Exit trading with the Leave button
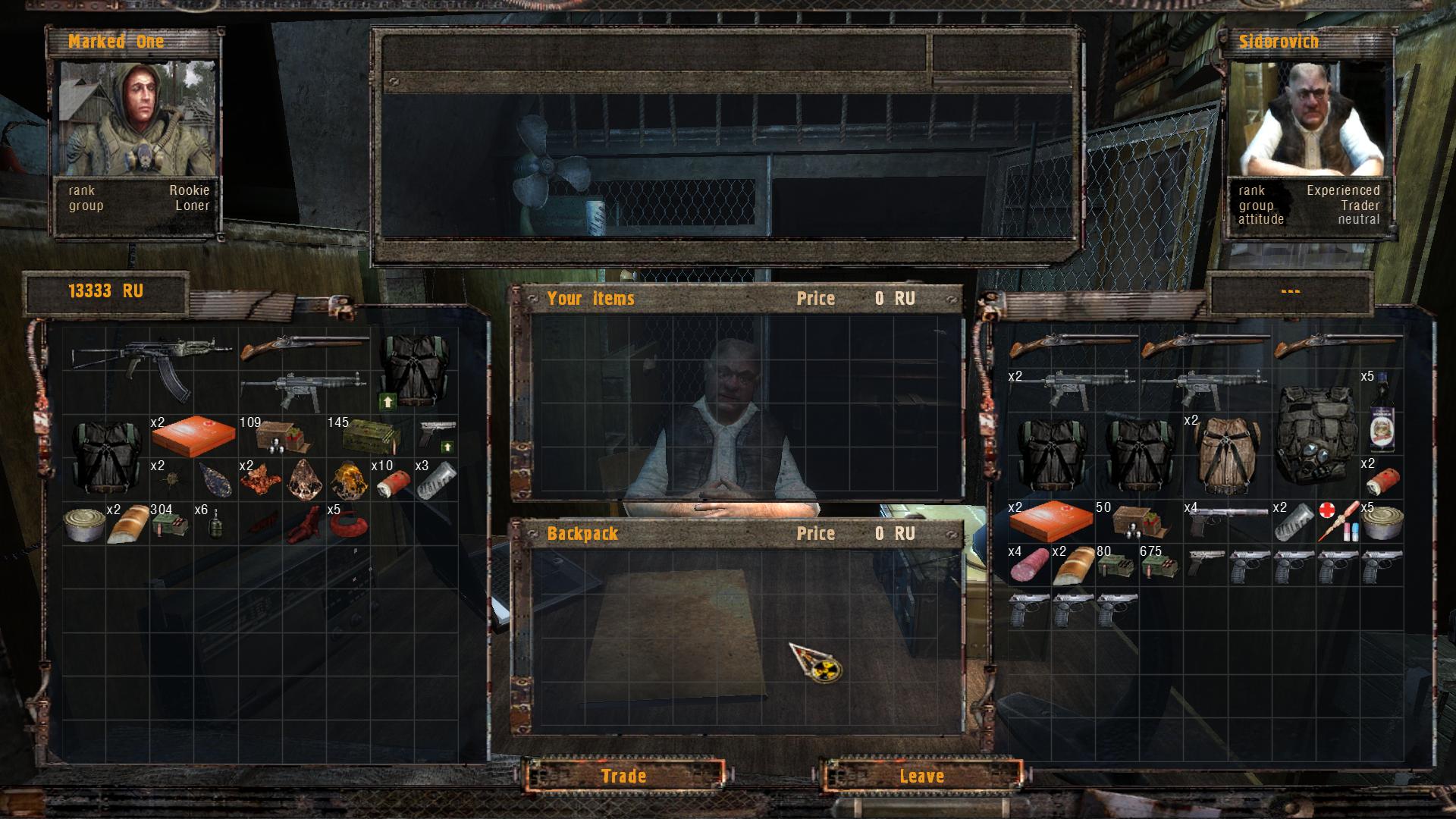1456x819 pixels. coord(921,776)
